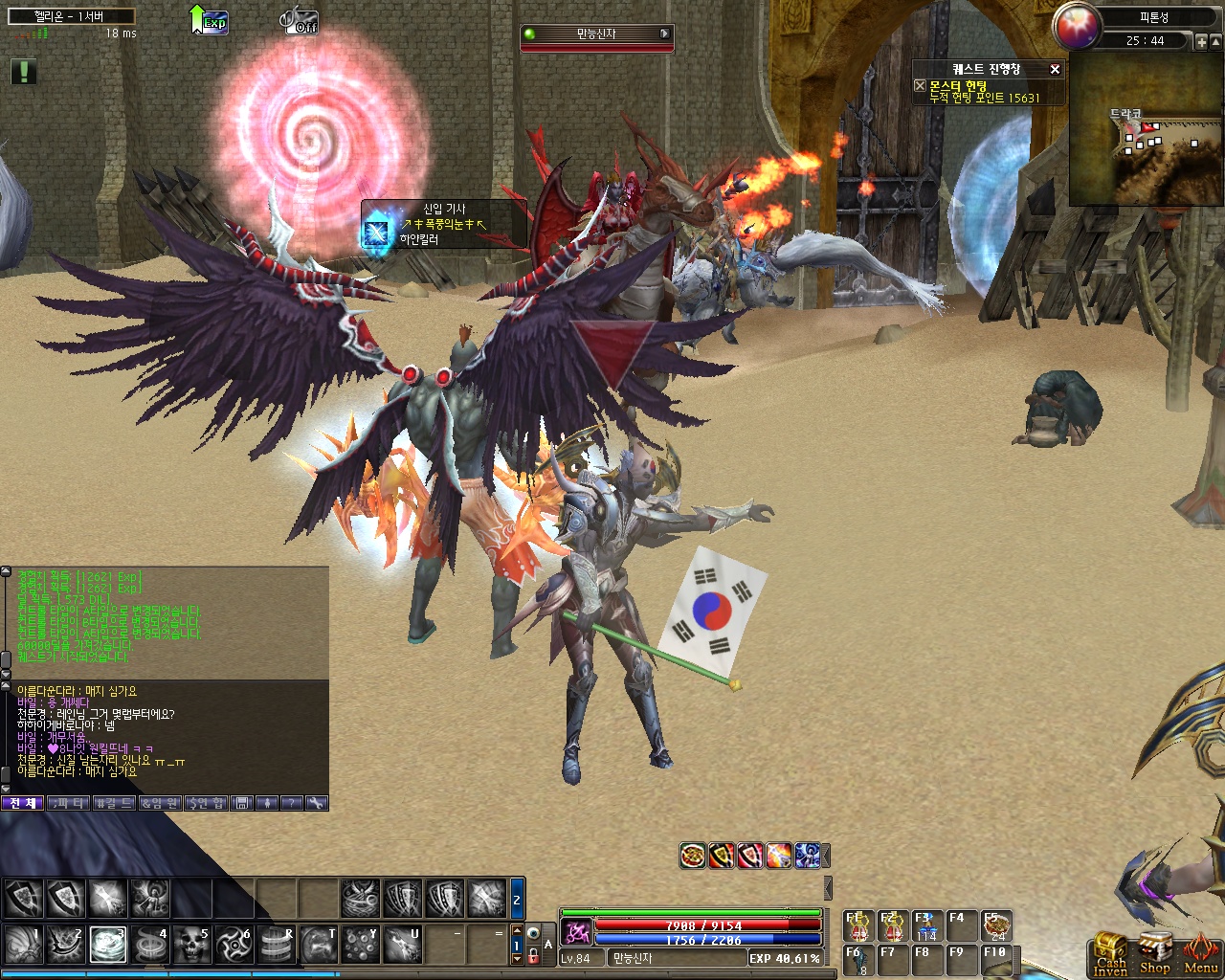The image size is (1225, 980).
Task: Open chat settings wrench icon
Action: [317, 803]
